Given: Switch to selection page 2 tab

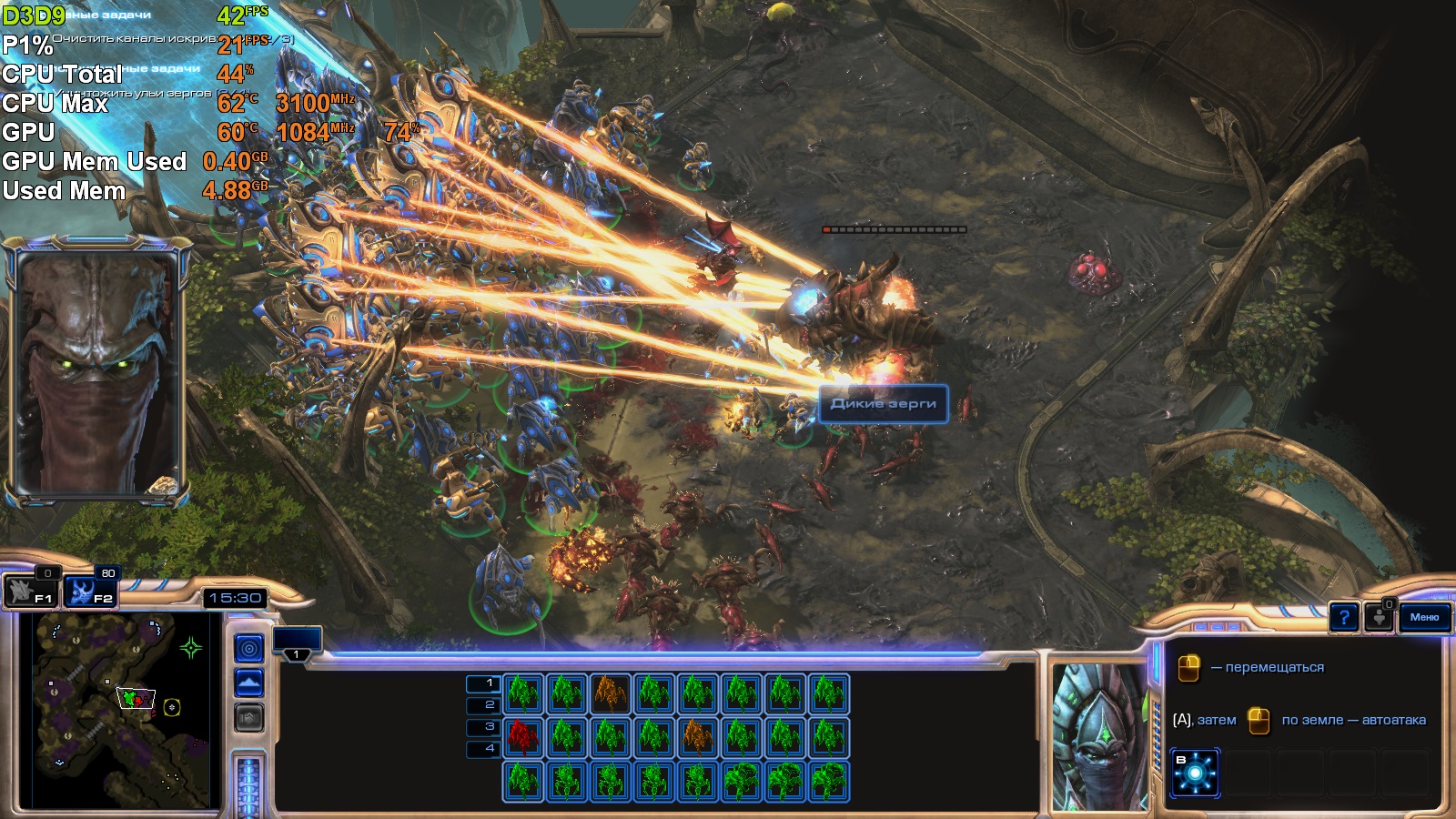Looking at the screenshot, I should coord(483,704).
